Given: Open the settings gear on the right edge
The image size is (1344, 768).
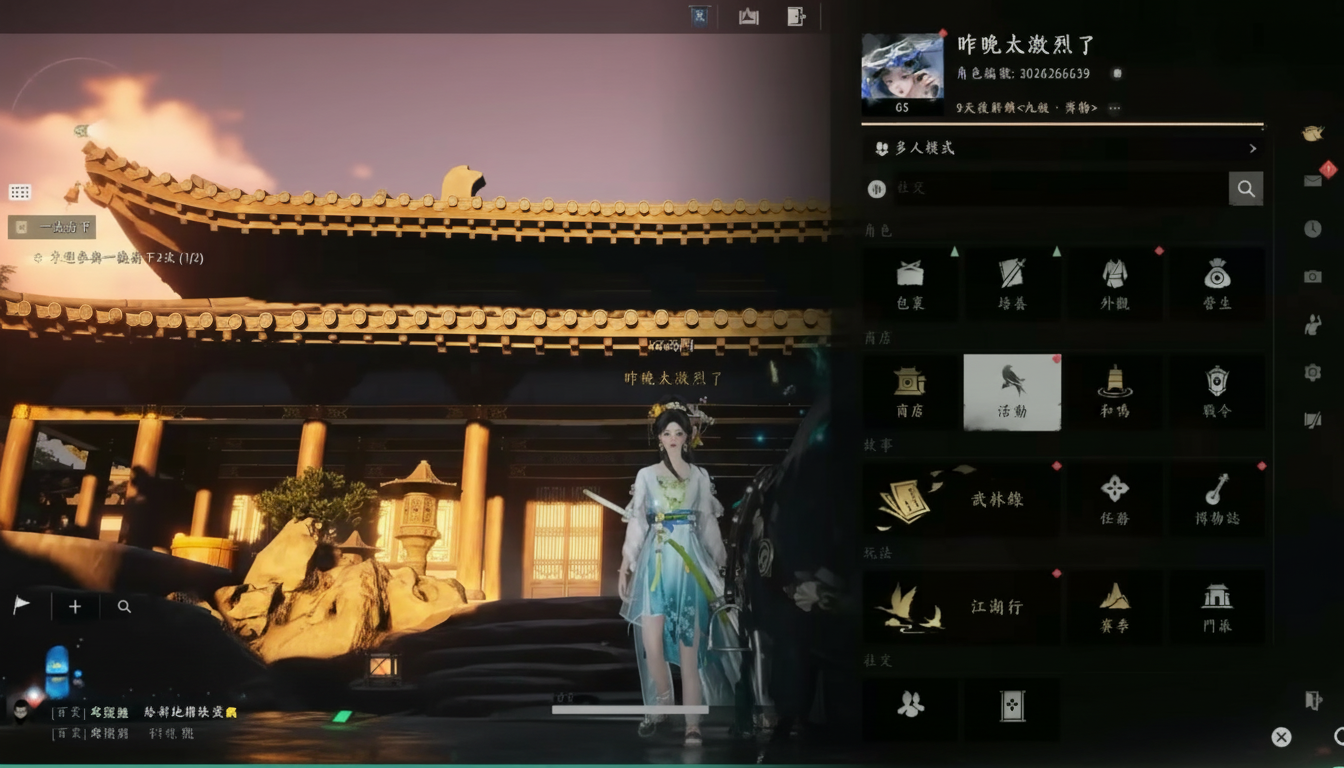Looking at the screenshot, I should 1313,371.
